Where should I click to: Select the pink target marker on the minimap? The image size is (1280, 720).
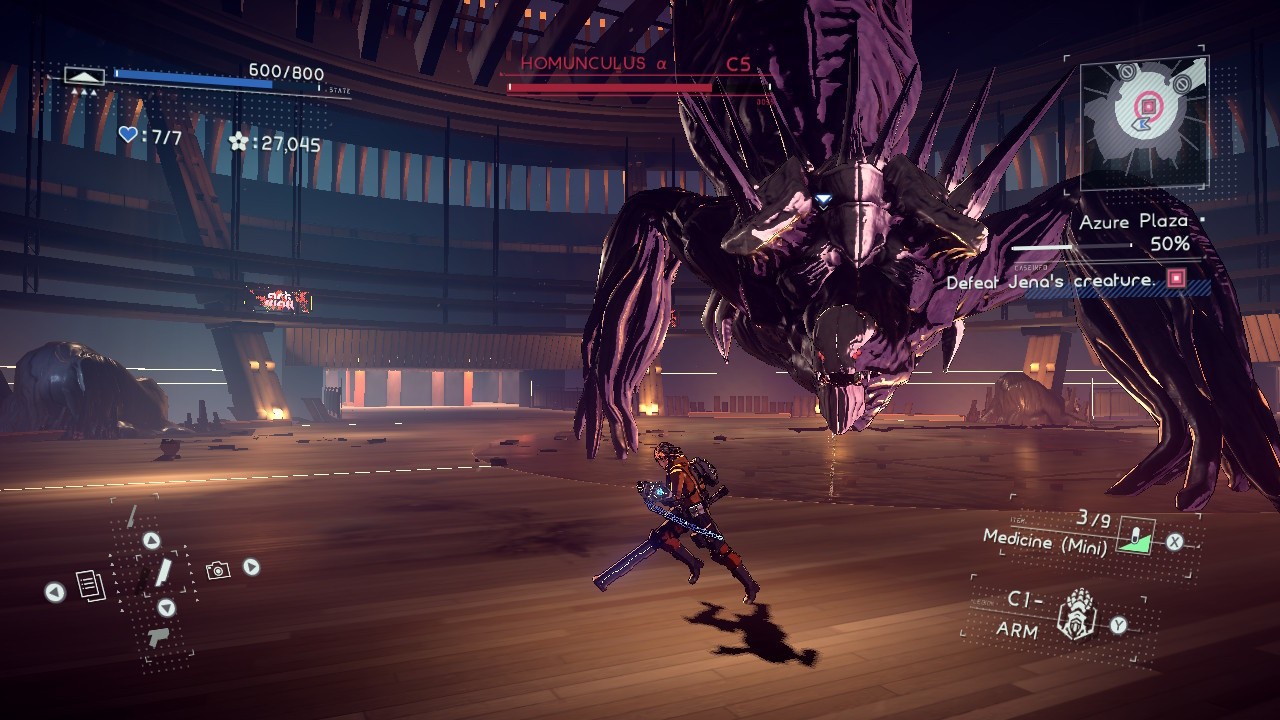[1149, 104]
